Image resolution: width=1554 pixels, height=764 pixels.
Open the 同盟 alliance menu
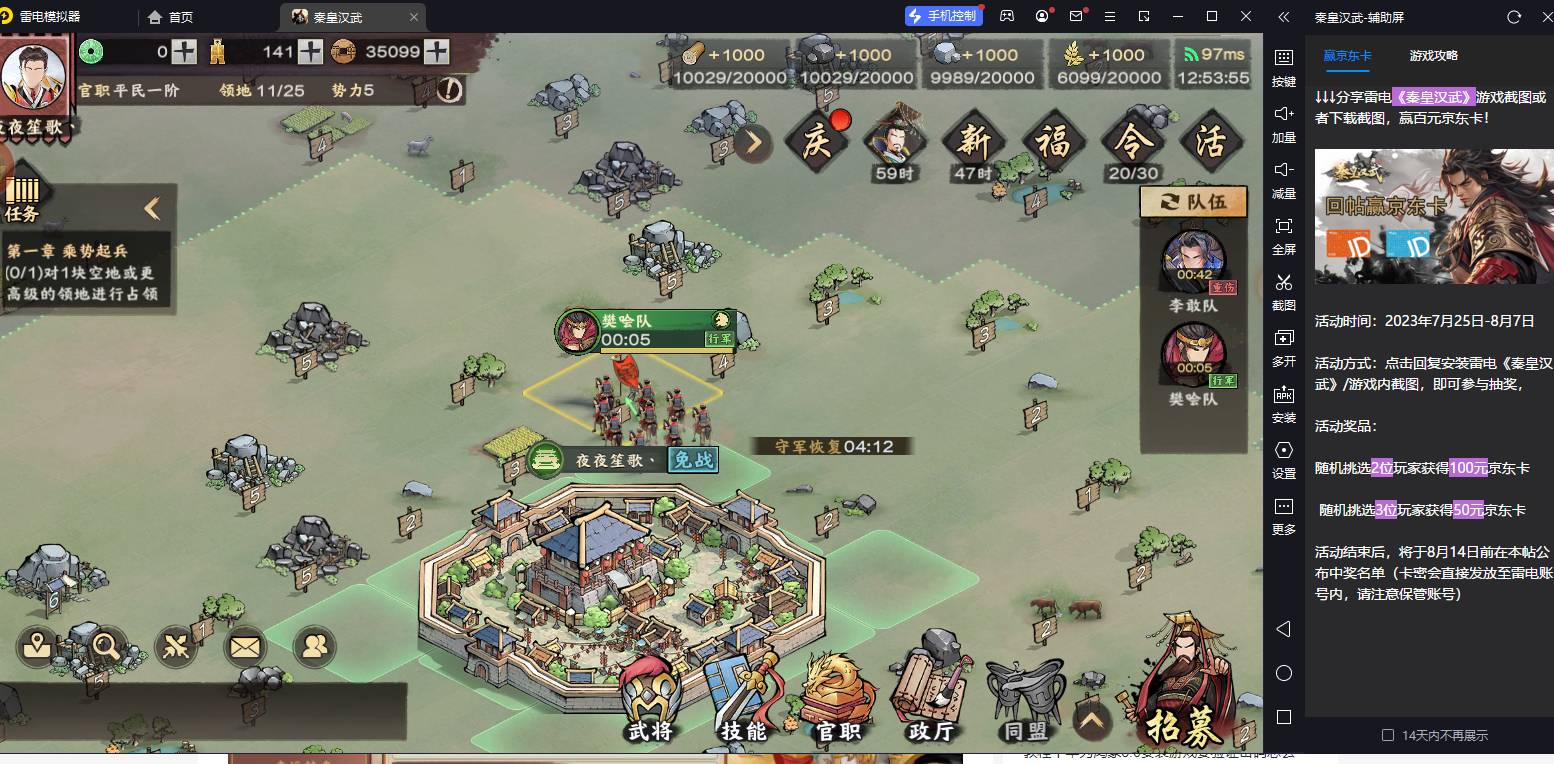(1025, 700)
